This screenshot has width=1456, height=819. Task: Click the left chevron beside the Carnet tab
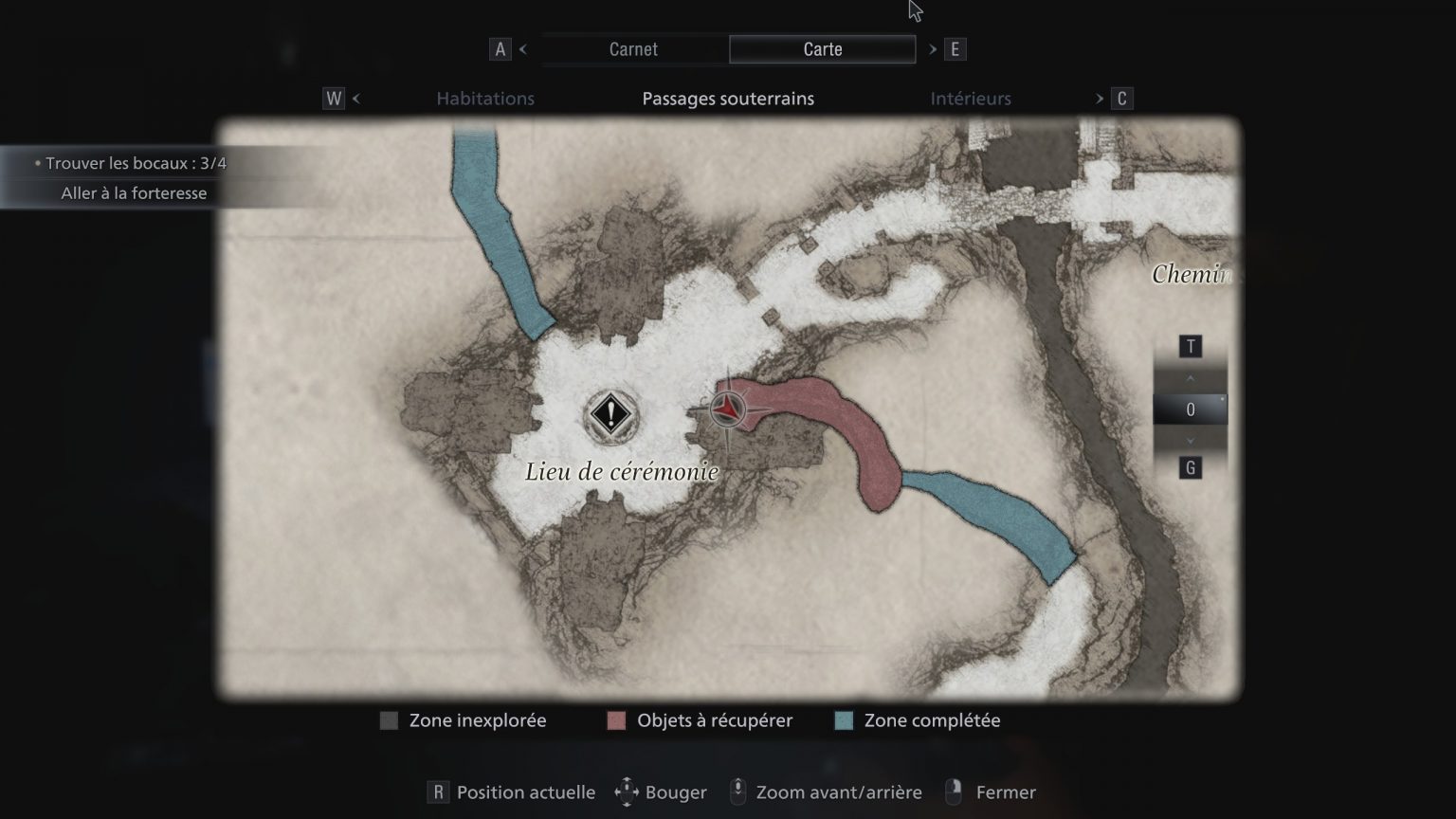coord(522,48)
